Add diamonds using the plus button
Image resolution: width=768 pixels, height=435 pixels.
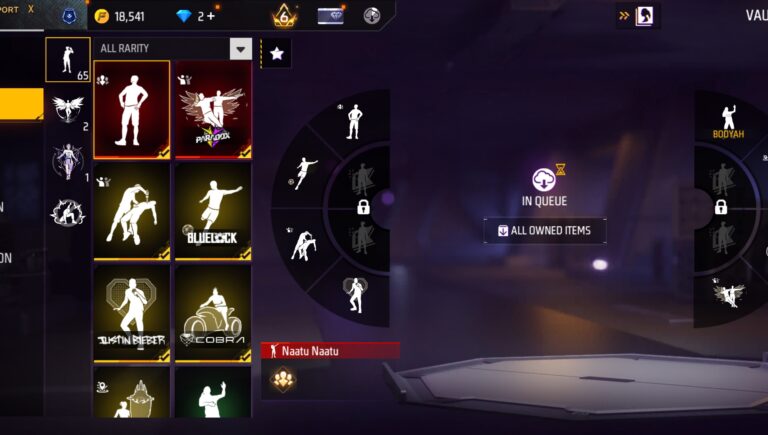[210, 16]
